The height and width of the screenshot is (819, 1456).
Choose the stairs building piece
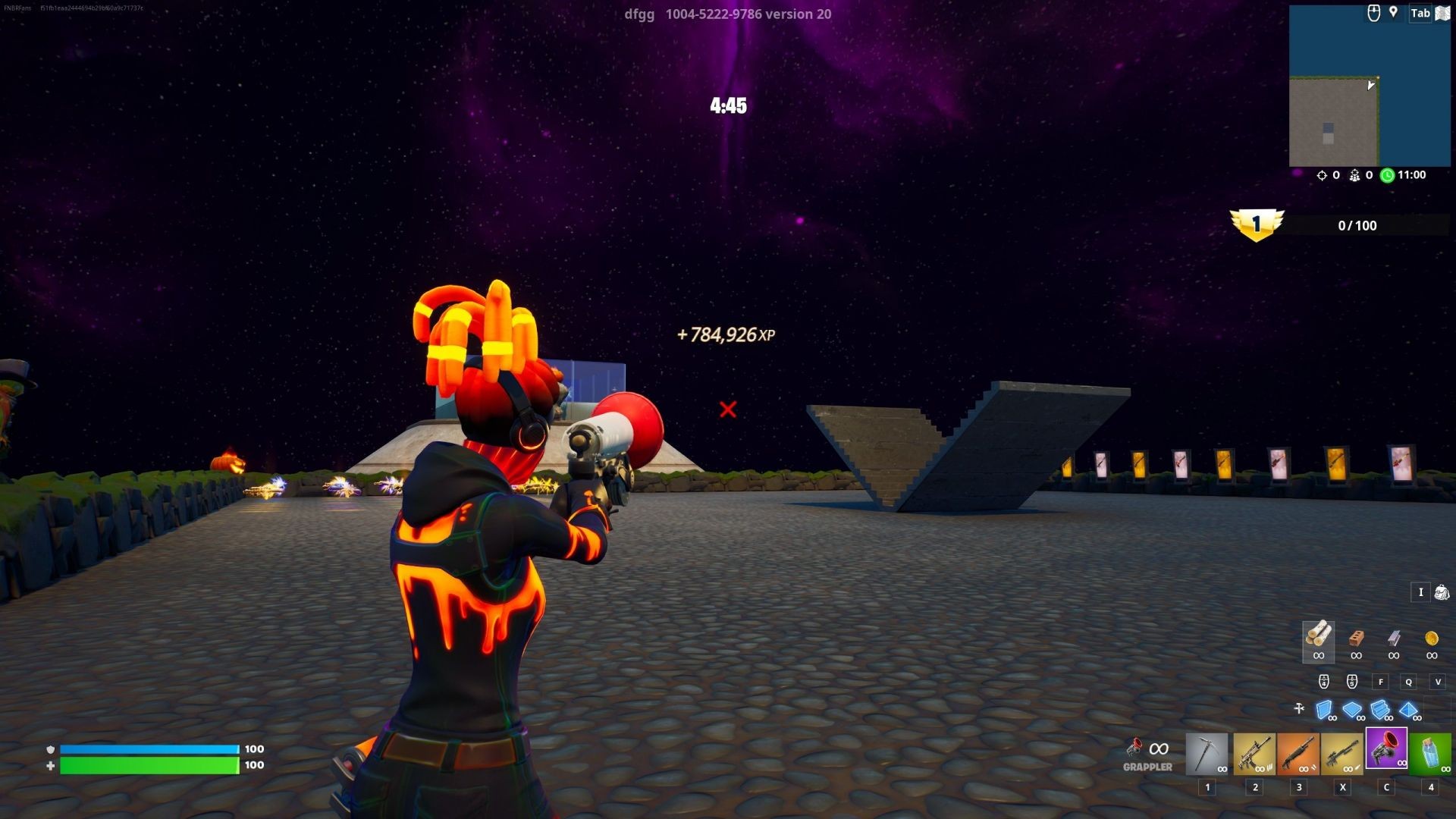tap(1380, 710)
